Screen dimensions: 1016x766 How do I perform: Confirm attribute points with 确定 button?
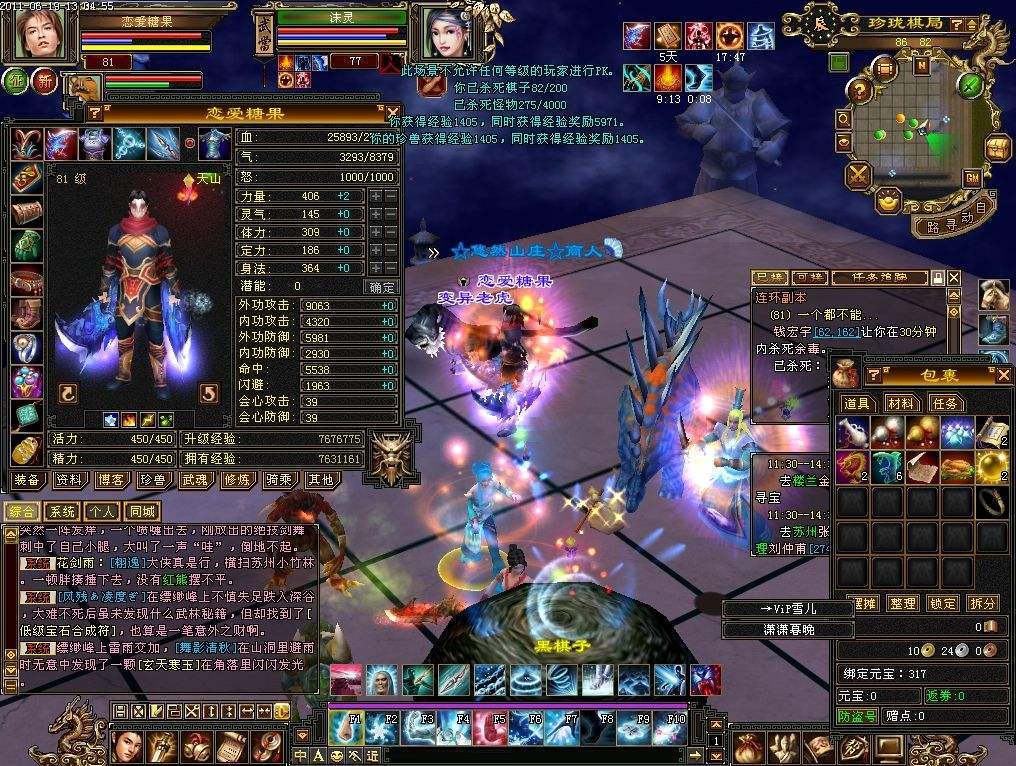click(x=382, y=286)
